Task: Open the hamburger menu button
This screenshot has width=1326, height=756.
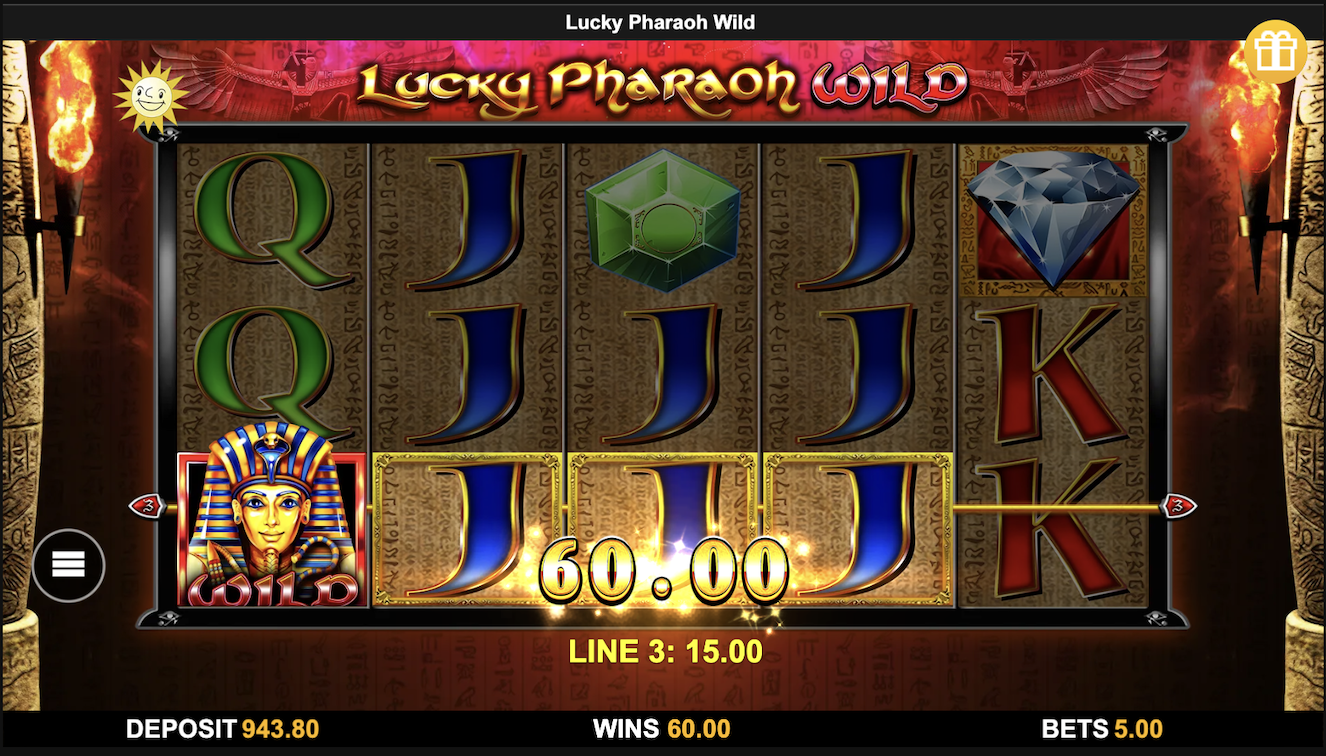Action: [x=68, y=565]
